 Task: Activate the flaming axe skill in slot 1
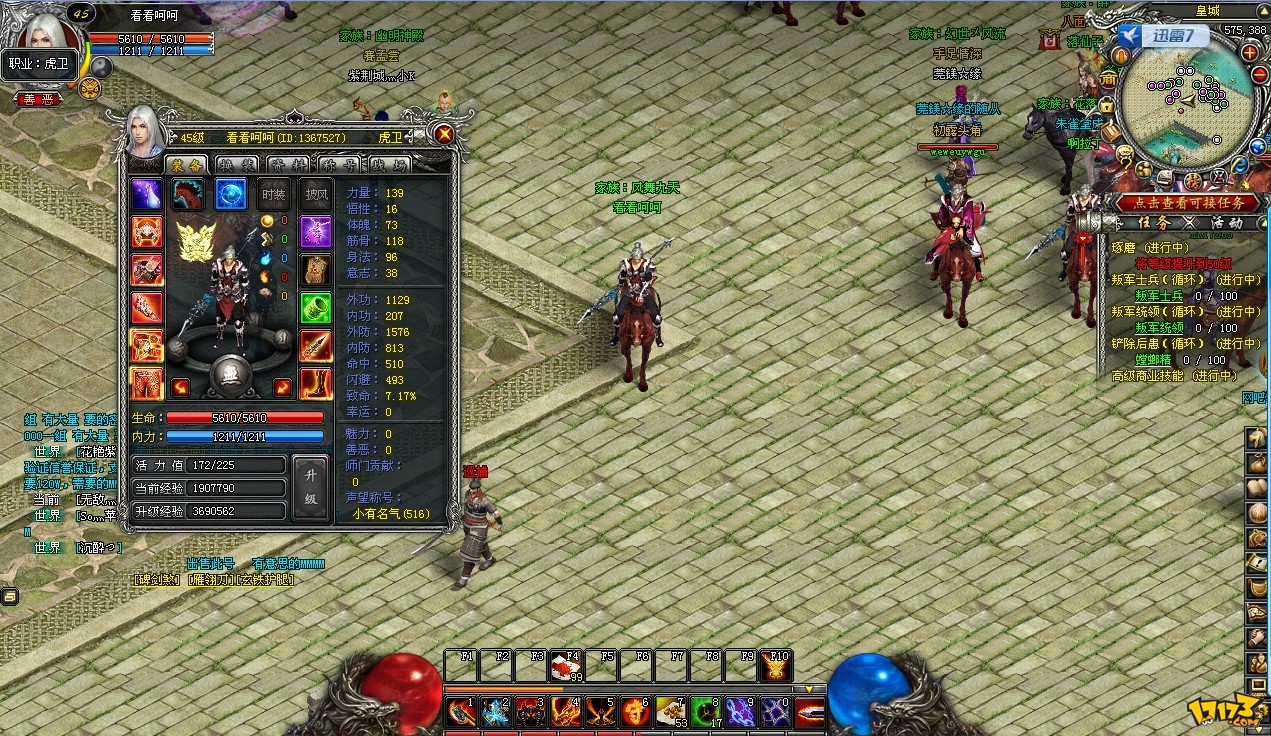[461, 712]
